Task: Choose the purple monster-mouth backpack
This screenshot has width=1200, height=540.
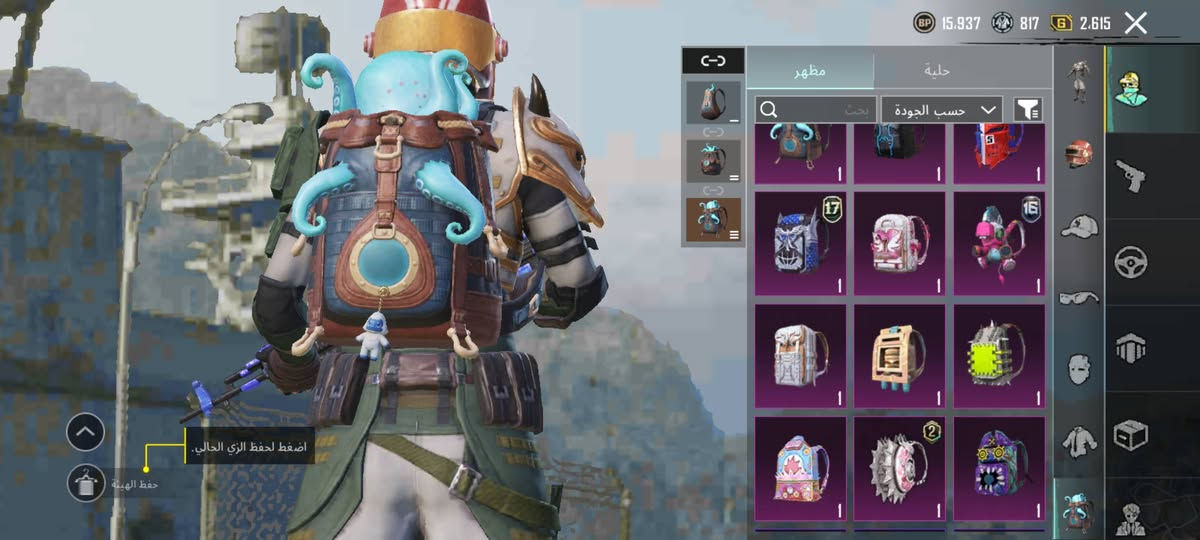Action: point(999,466)
